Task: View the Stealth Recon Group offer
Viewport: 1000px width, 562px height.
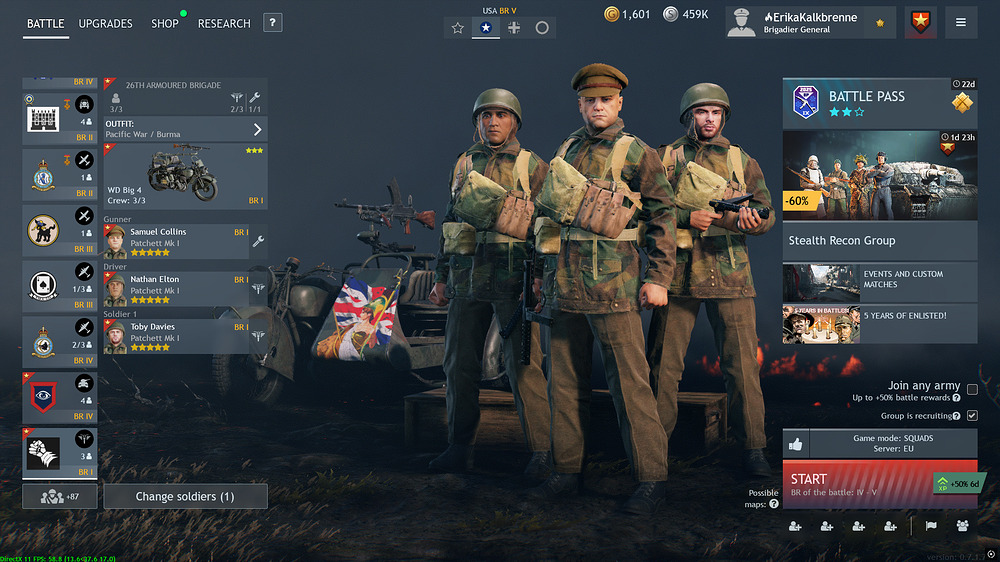Action: point(879,240)
